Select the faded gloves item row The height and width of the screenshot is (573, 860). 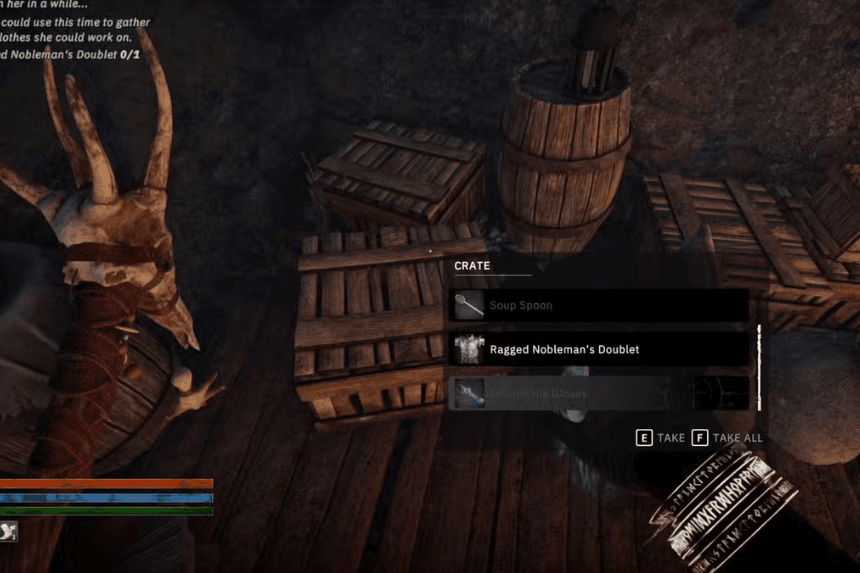tap(598, 393)
